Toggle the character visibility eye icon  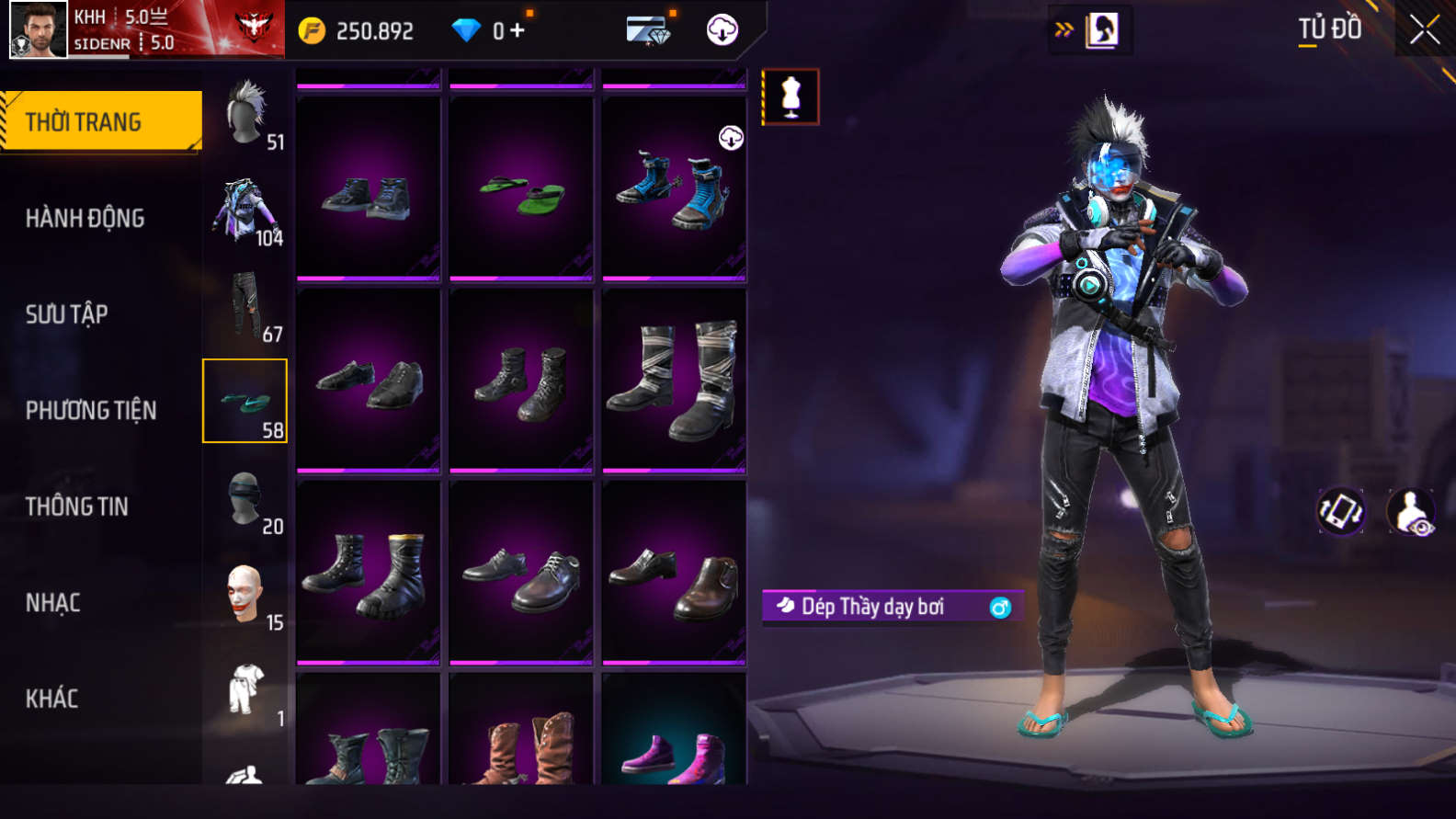coord(1411,512)
